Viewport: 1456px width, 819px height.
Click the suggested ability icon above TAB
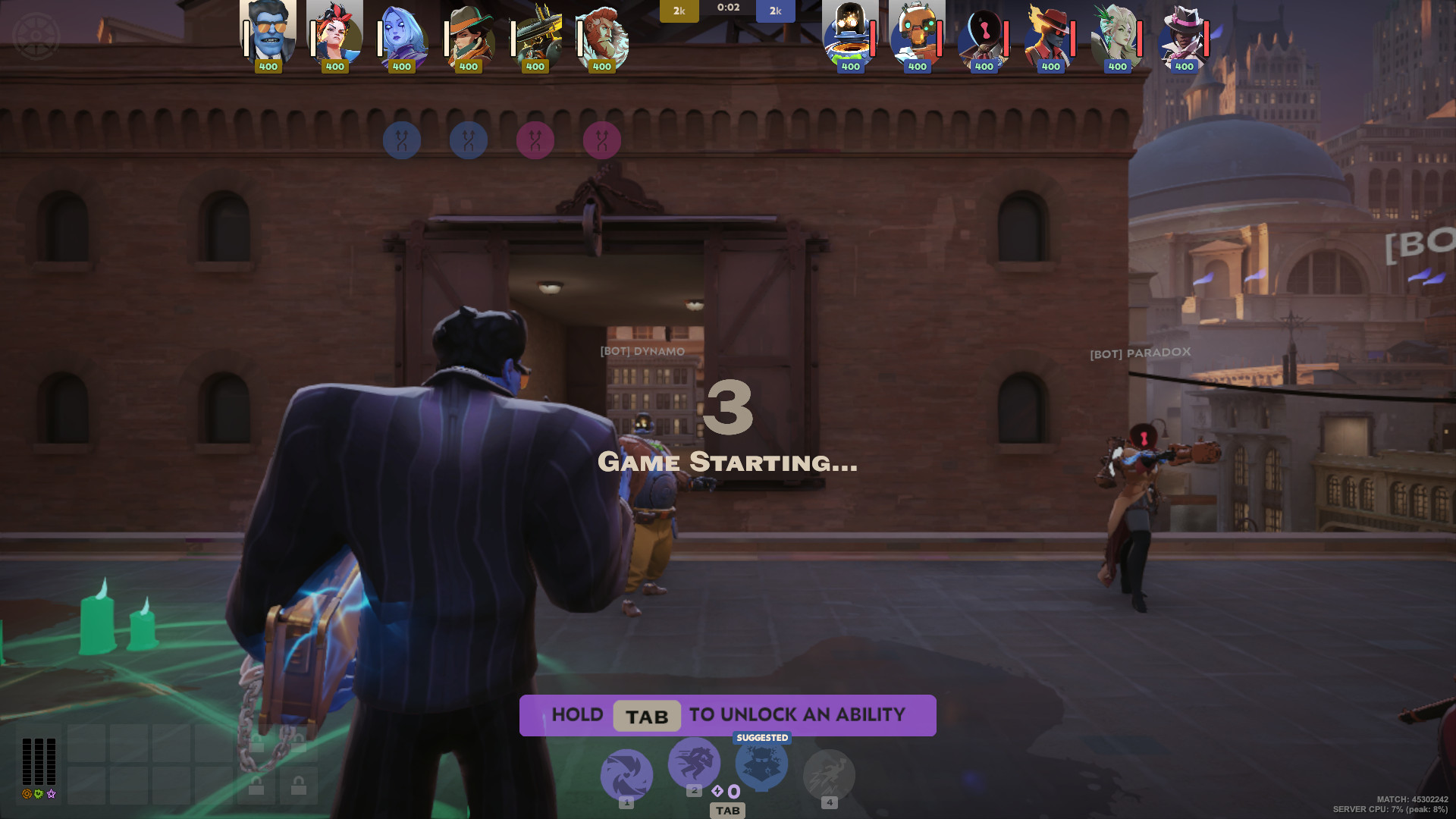pos(761,764)
